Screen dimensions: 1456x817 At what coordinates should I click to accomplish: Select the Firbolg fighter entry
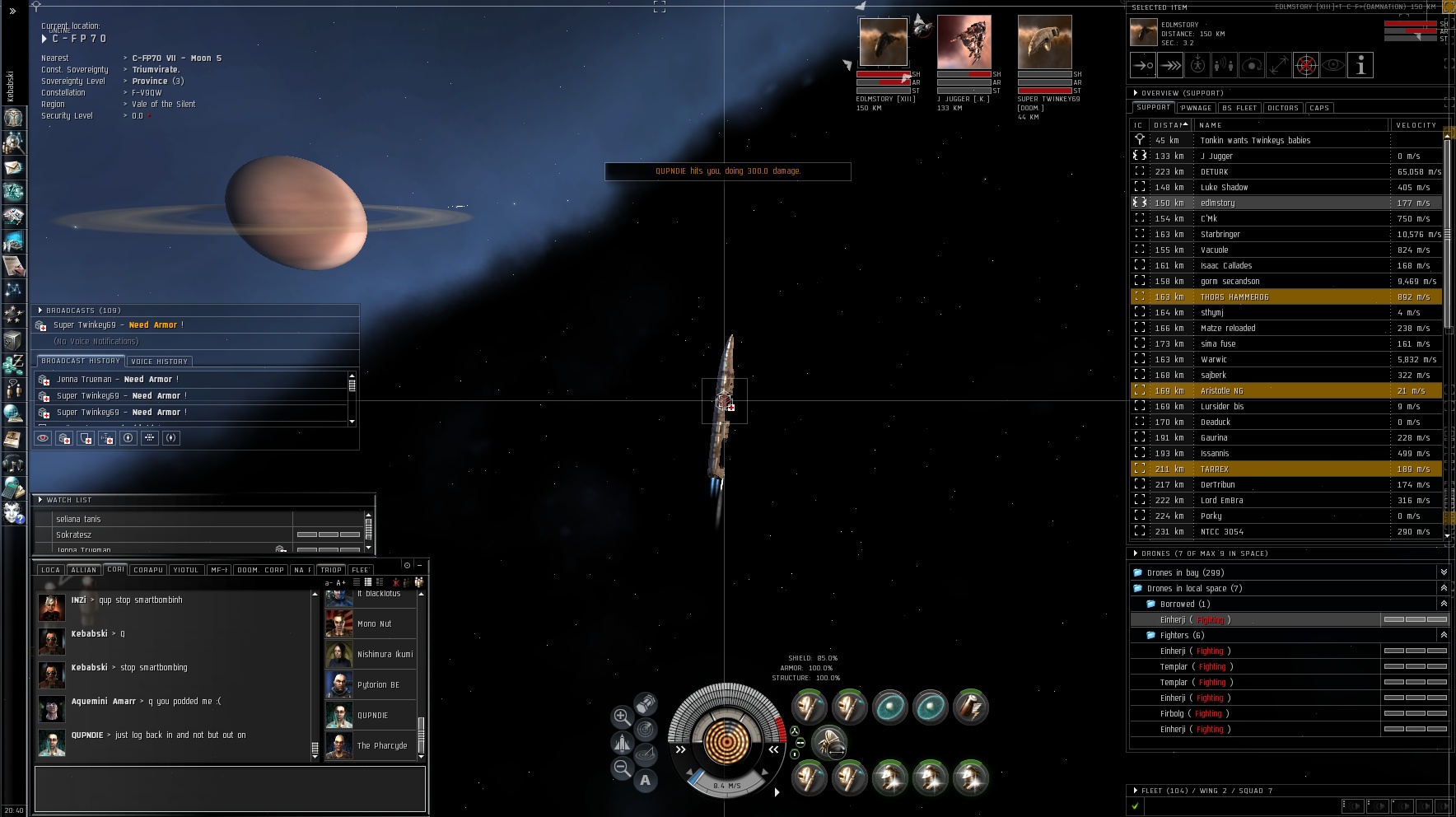click(1172, 714)
